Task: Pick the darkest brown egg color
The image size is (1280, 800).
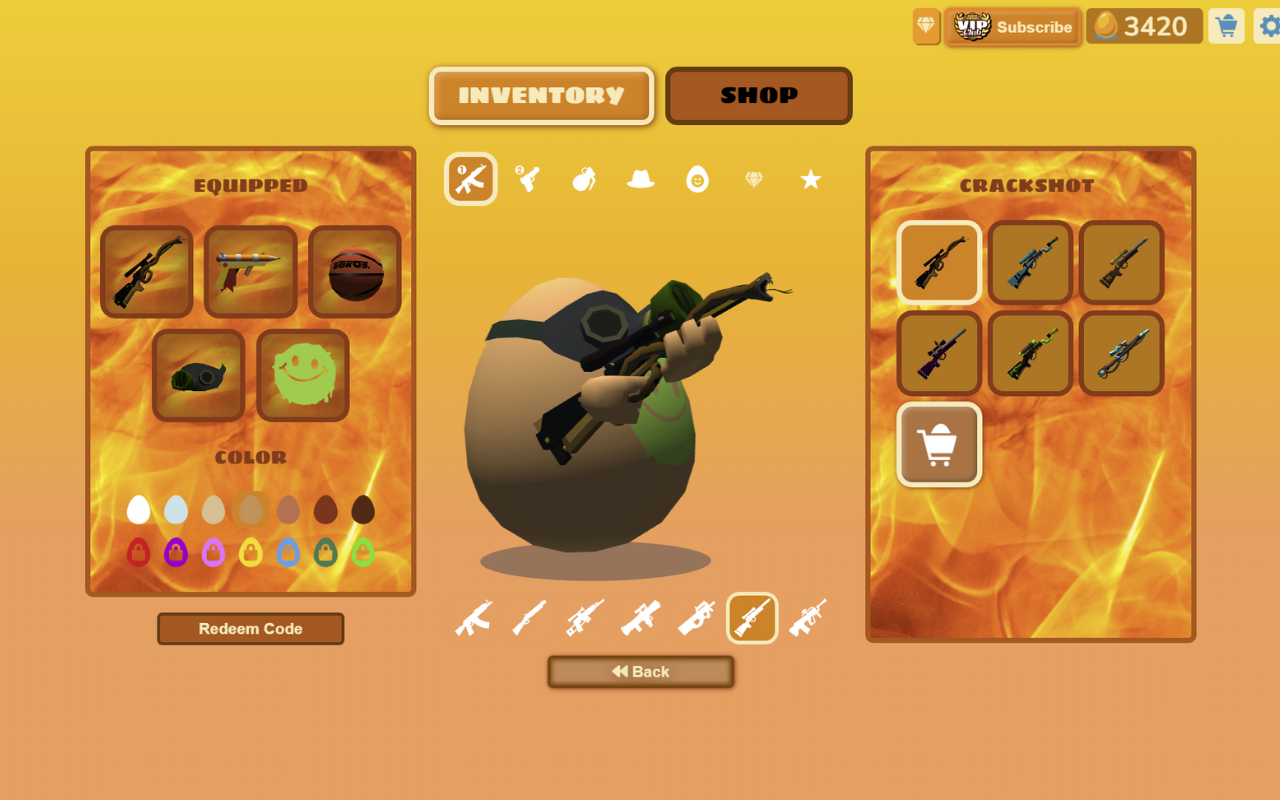Action: tap(363, 510)
